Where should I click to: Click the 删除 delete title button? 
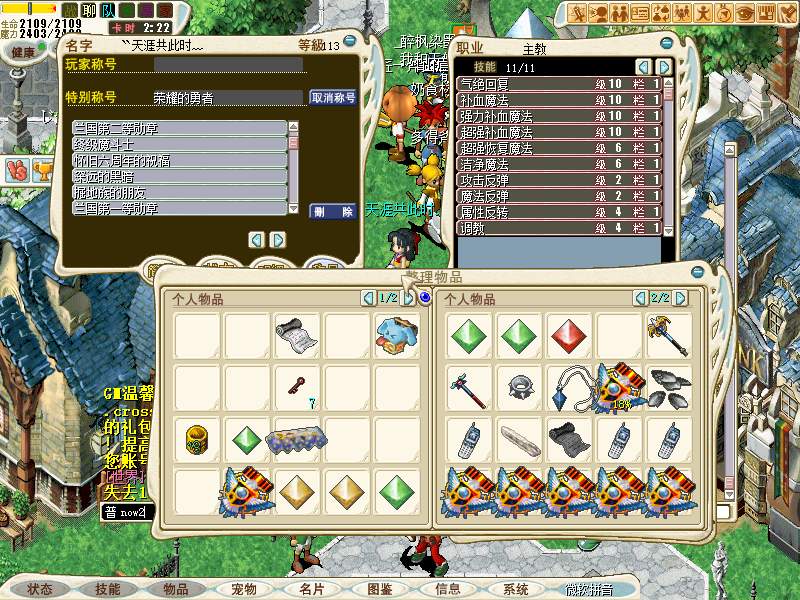pos(334,212)
